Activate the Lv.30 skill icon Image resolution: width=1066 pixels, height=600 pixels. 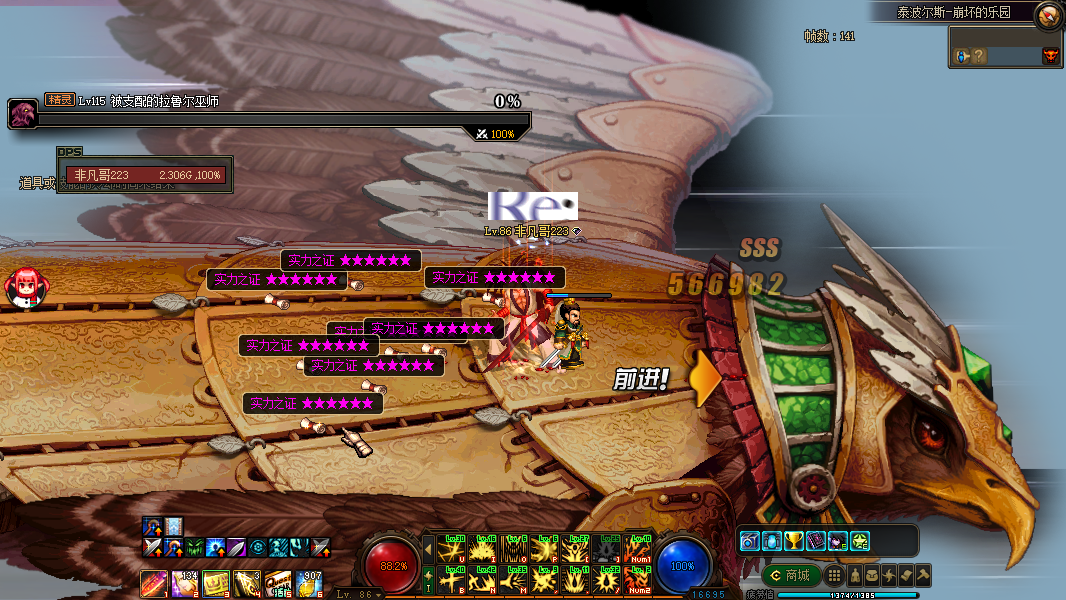pyautogui.click(x=453, y=549)
